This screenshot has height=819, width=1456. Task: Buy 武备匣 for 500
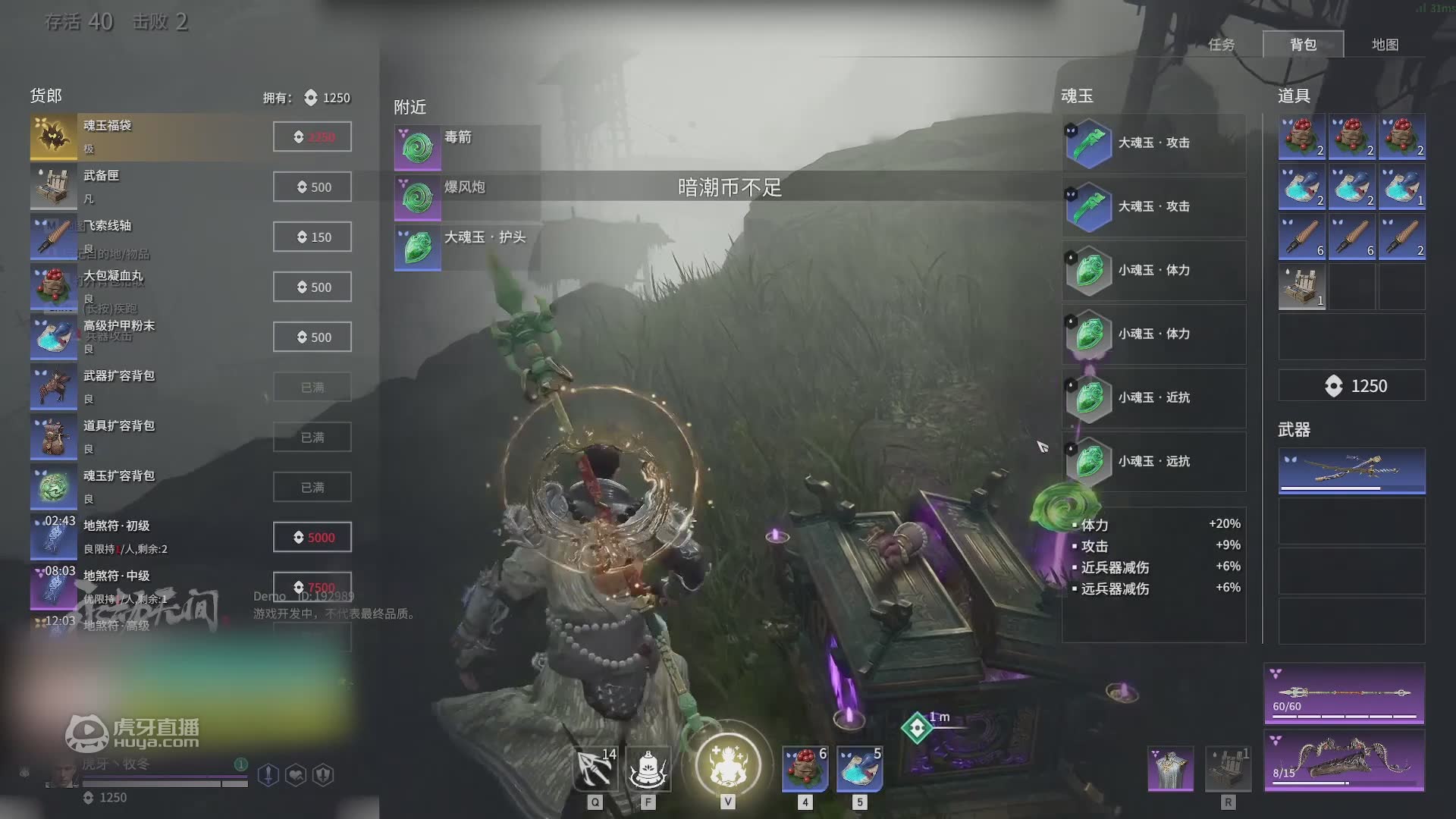(x=312, y=187)
